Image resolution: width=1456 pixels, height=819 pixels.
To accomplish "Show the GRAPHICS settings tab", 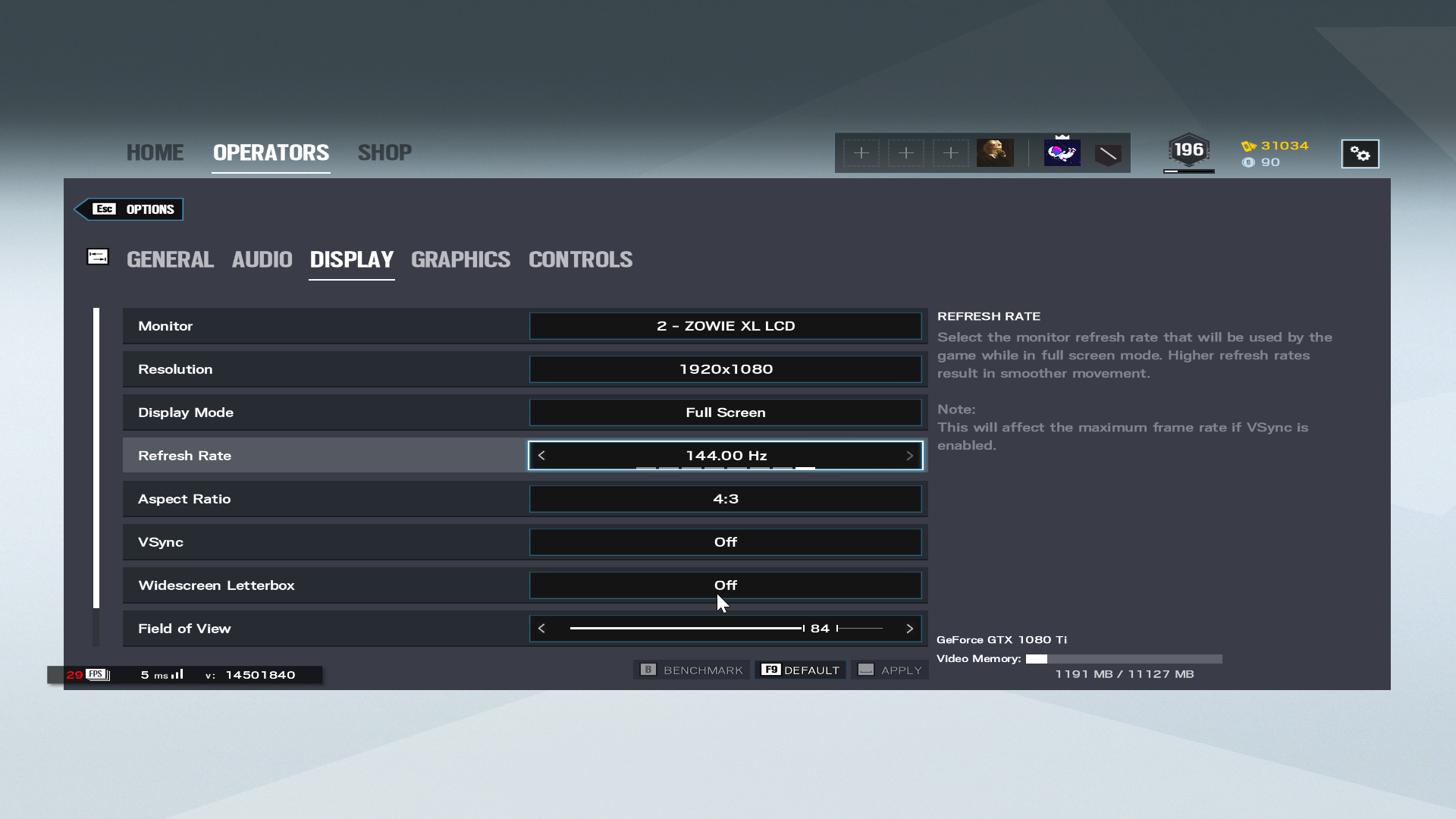I will 460,259.
